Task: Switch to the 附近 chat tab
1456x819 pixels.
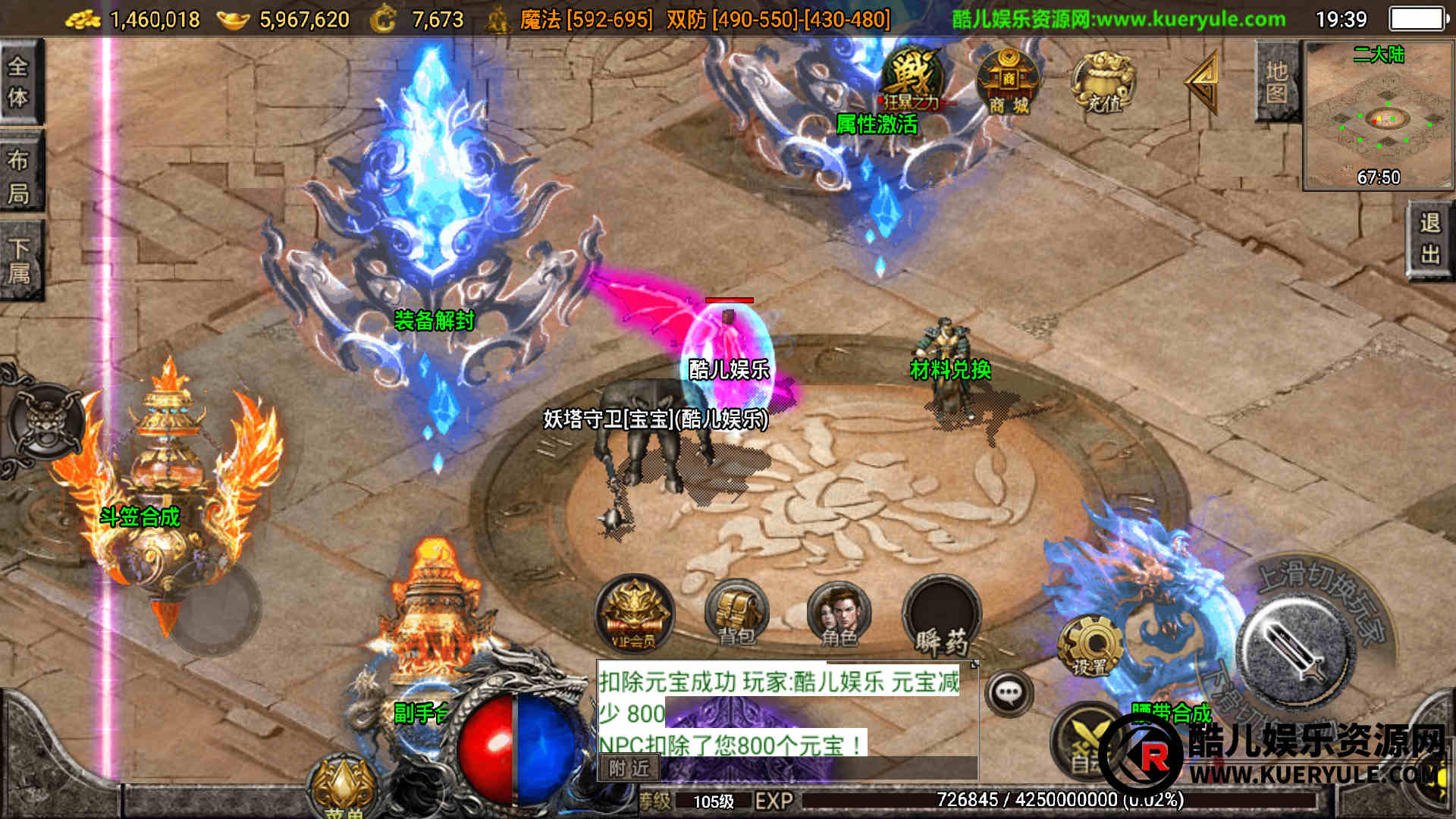Action: pos(629,769)
